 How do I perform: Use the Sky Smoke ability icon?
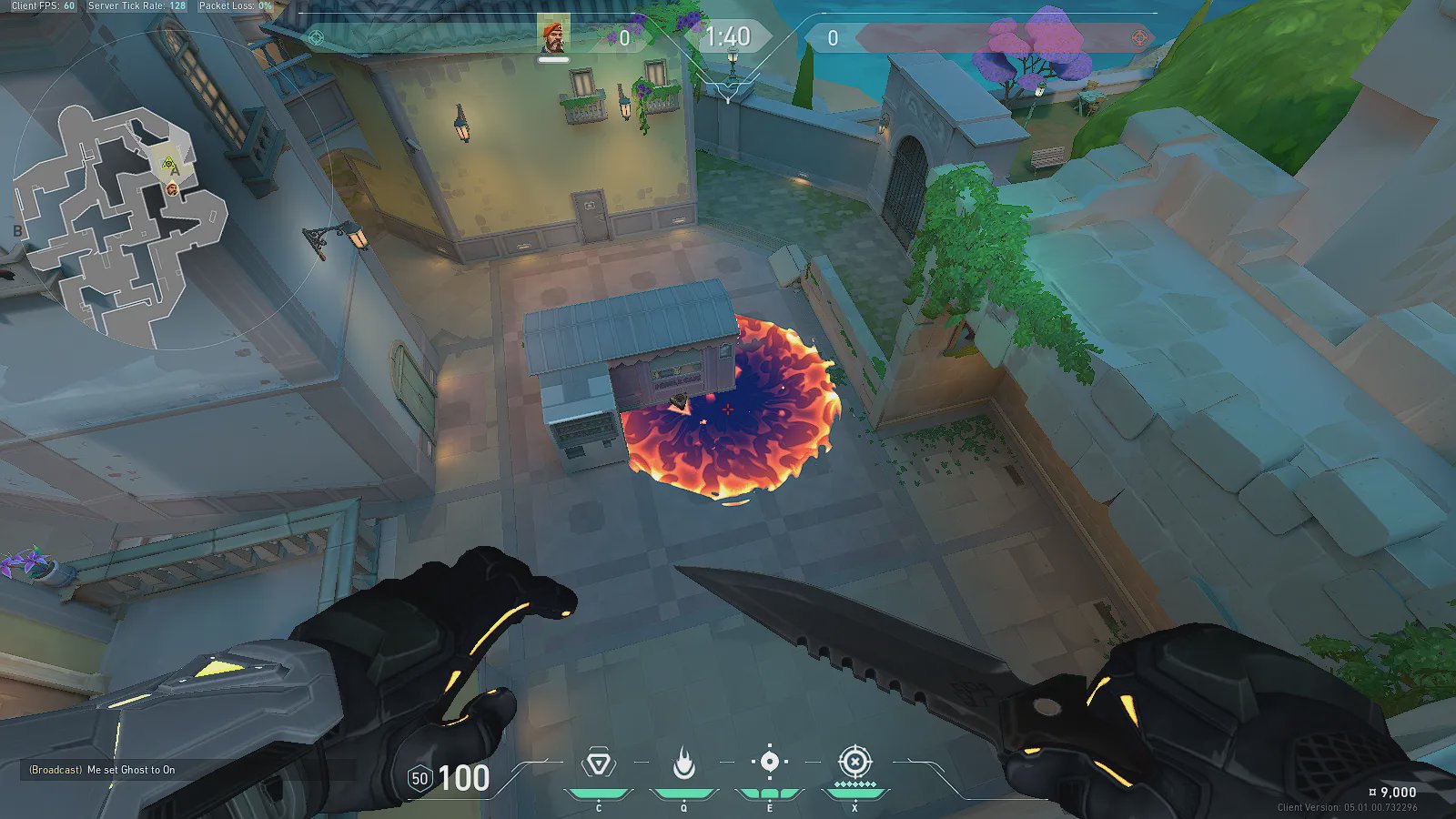[769, 763]
